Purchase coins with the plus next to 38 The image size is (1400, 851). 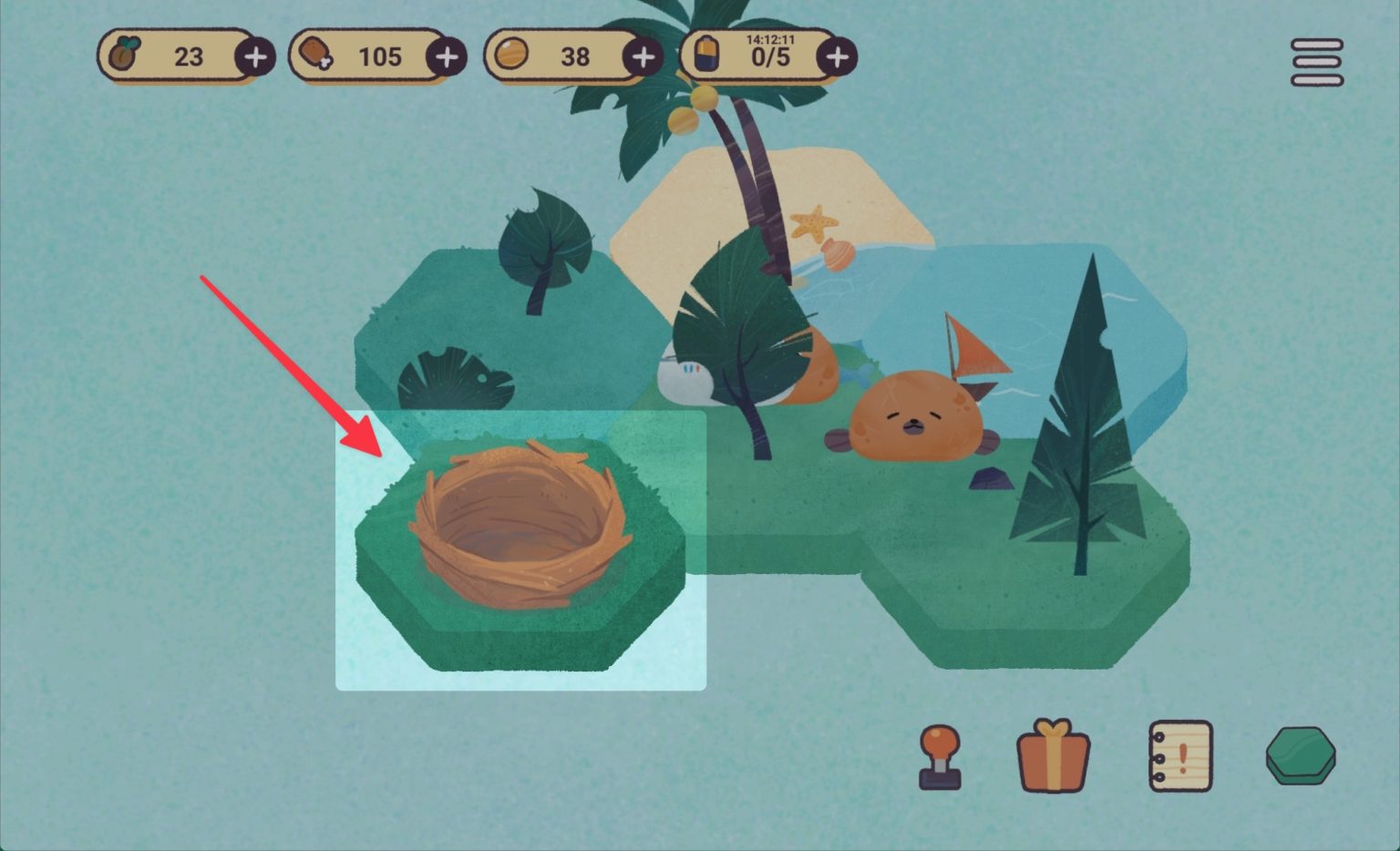point(643,56)
